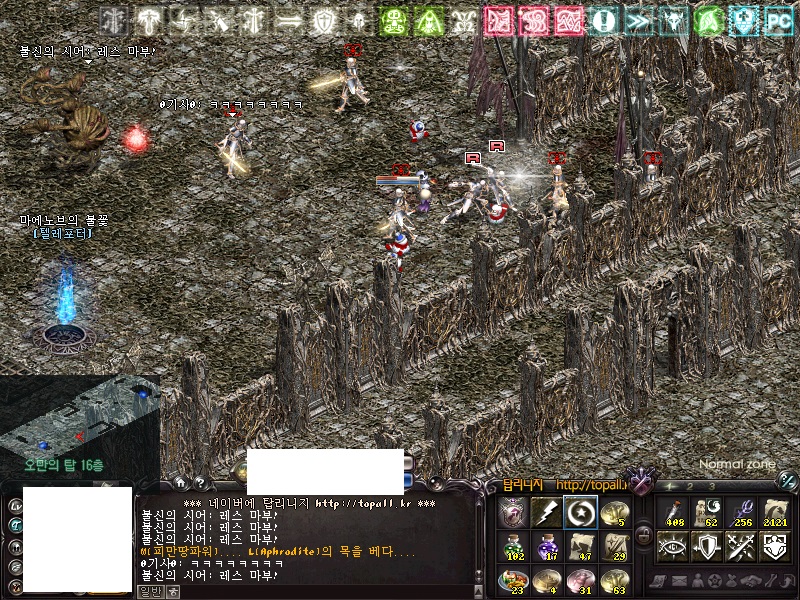Activate the crescent moon and star skill

click(580, 512)
